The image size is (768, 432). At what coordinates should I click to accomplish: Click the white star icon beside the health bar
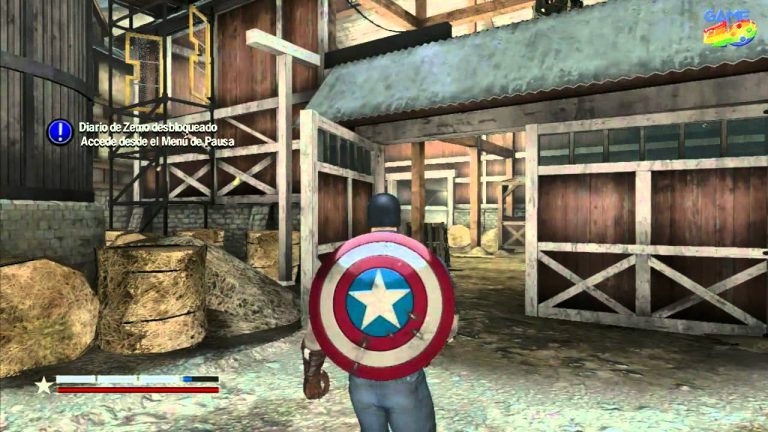click(x=44, y=384)
